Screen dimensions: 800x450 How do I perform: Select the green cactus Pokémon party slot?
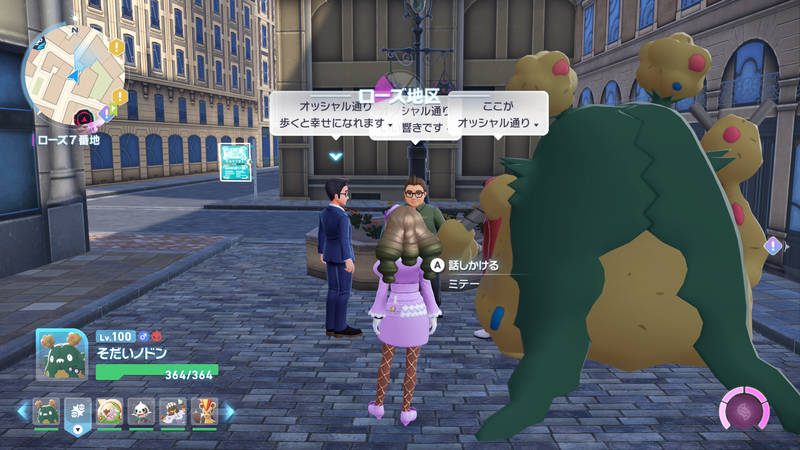tap(46, 410)
